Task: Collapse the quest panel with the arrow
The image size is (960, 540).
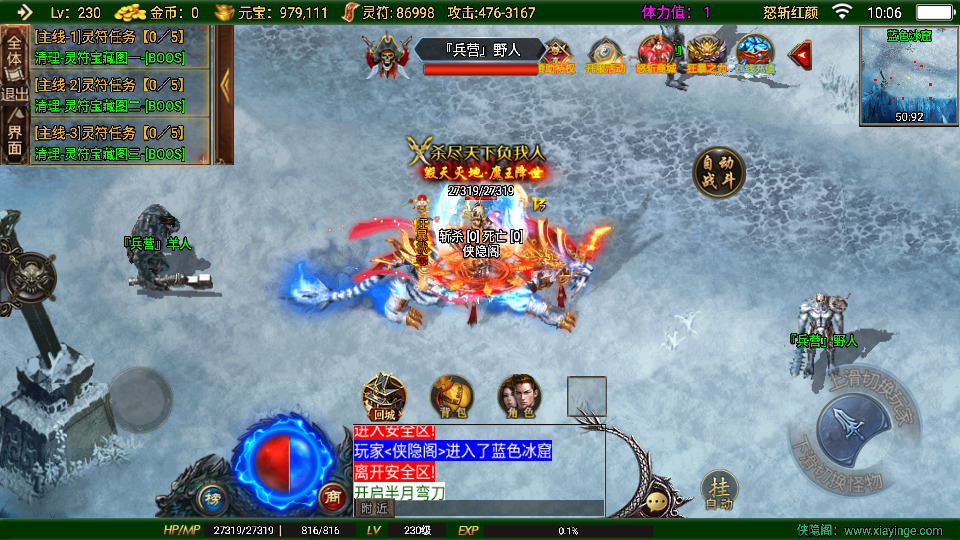Action: coord(225,85)
